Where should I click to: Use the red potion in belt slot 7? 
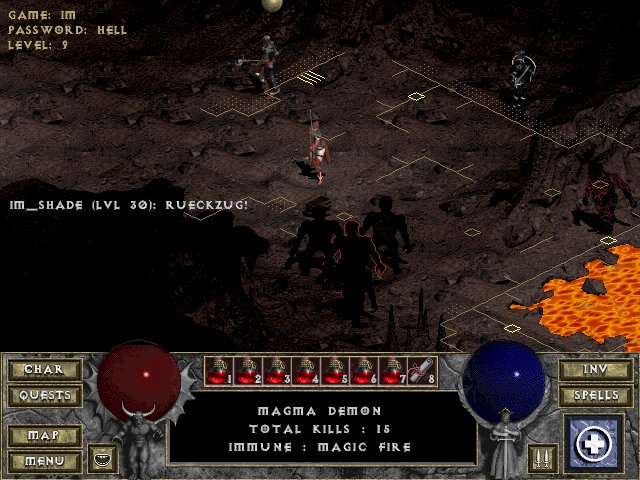(x=394, y=372)
